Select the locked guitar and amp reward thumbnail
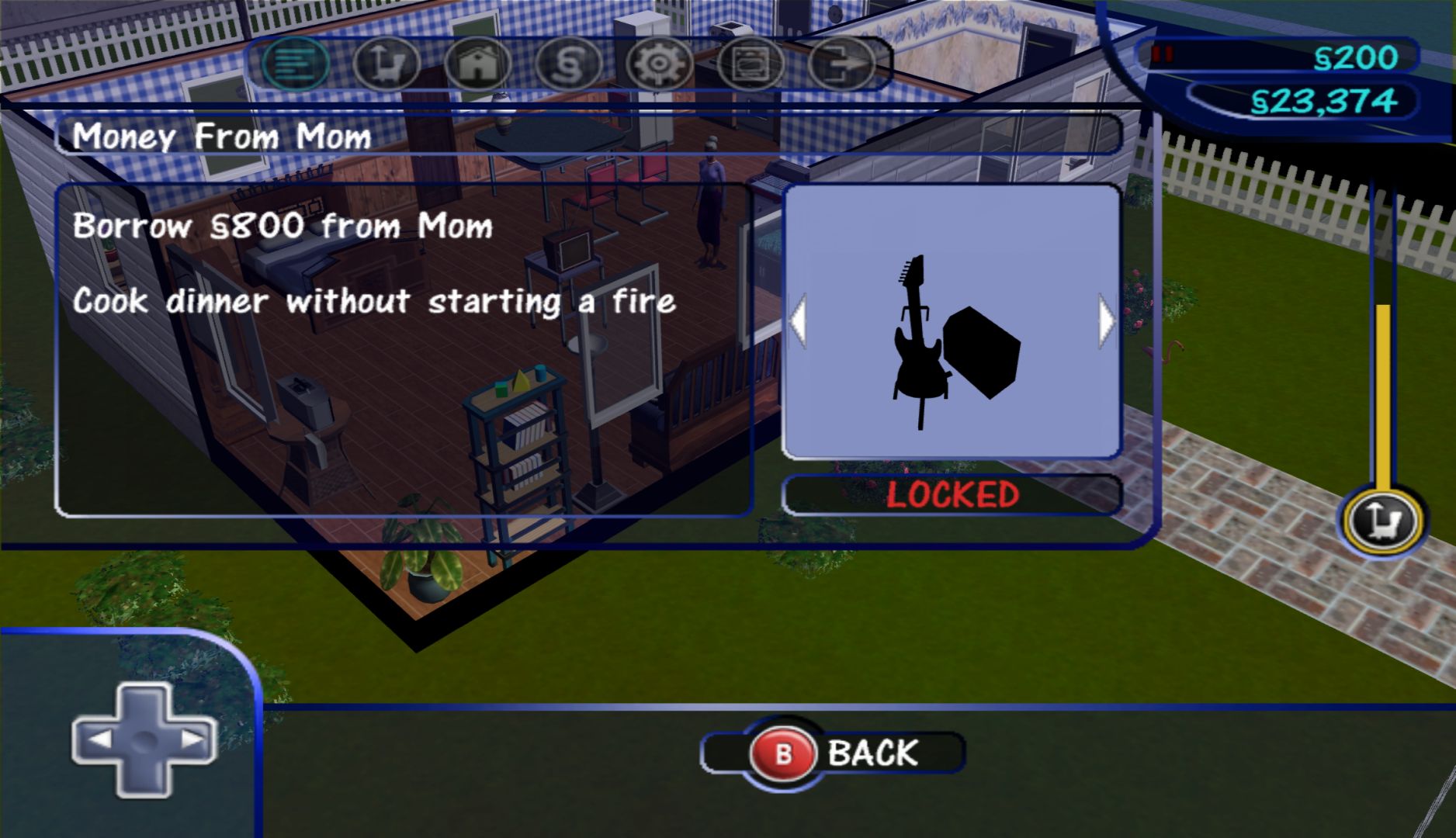Viewport: 1456px width, 838px height. (x=952, y=322)
